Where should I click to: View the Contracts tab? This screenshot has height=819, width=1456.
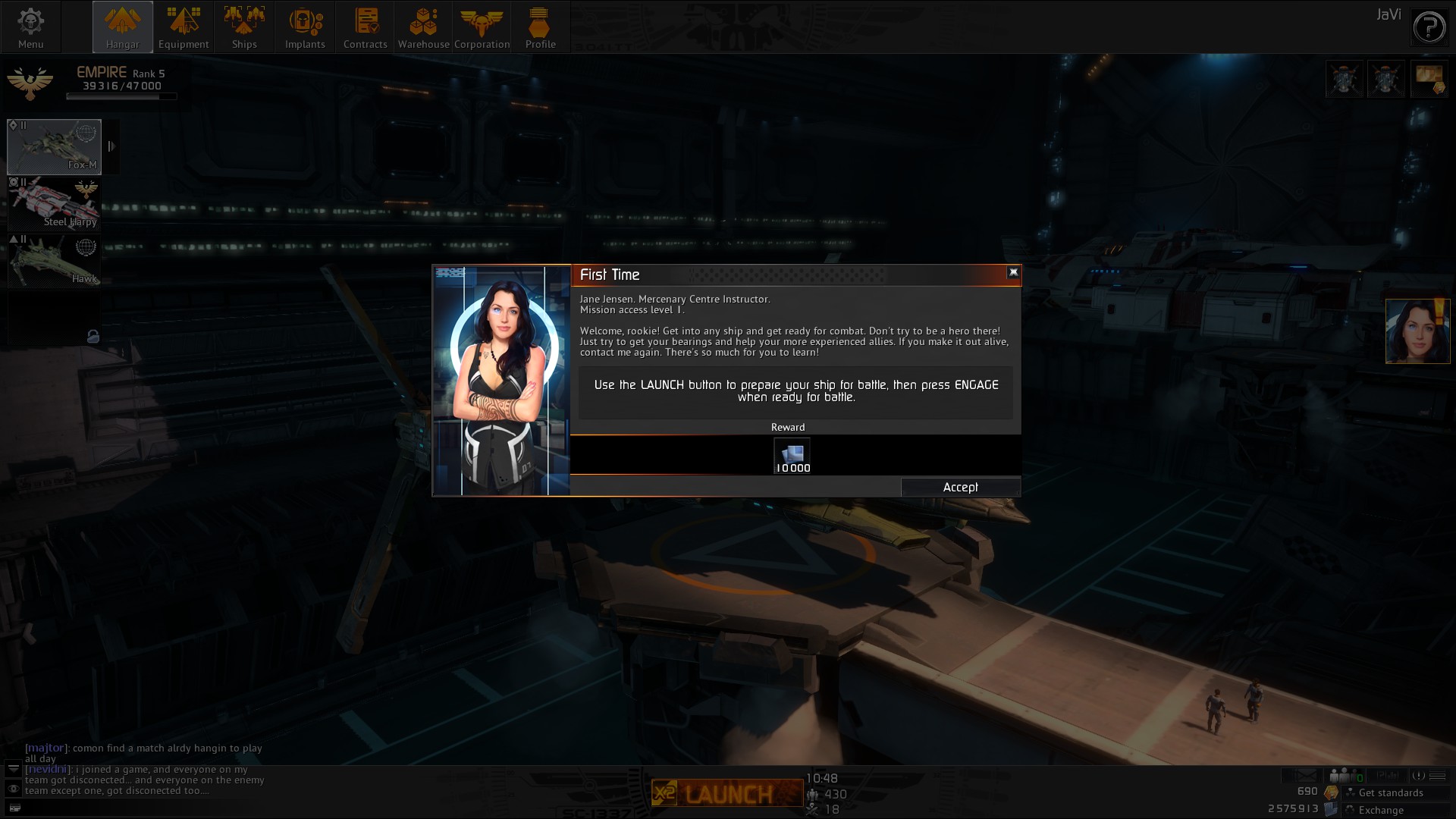(x=366, y=27)
